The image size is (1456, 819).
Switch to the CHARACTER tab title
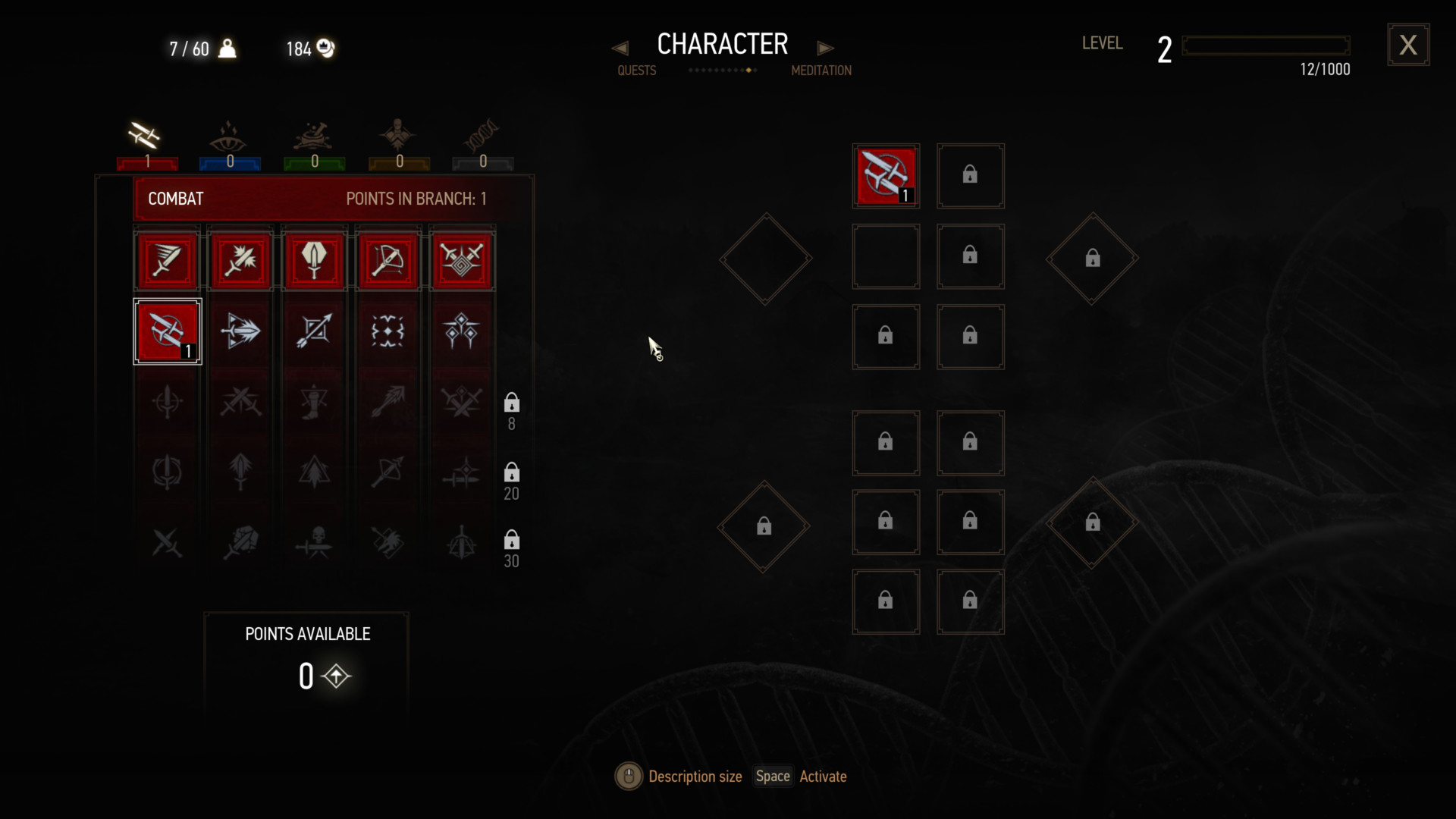click(x=722, y=43)
